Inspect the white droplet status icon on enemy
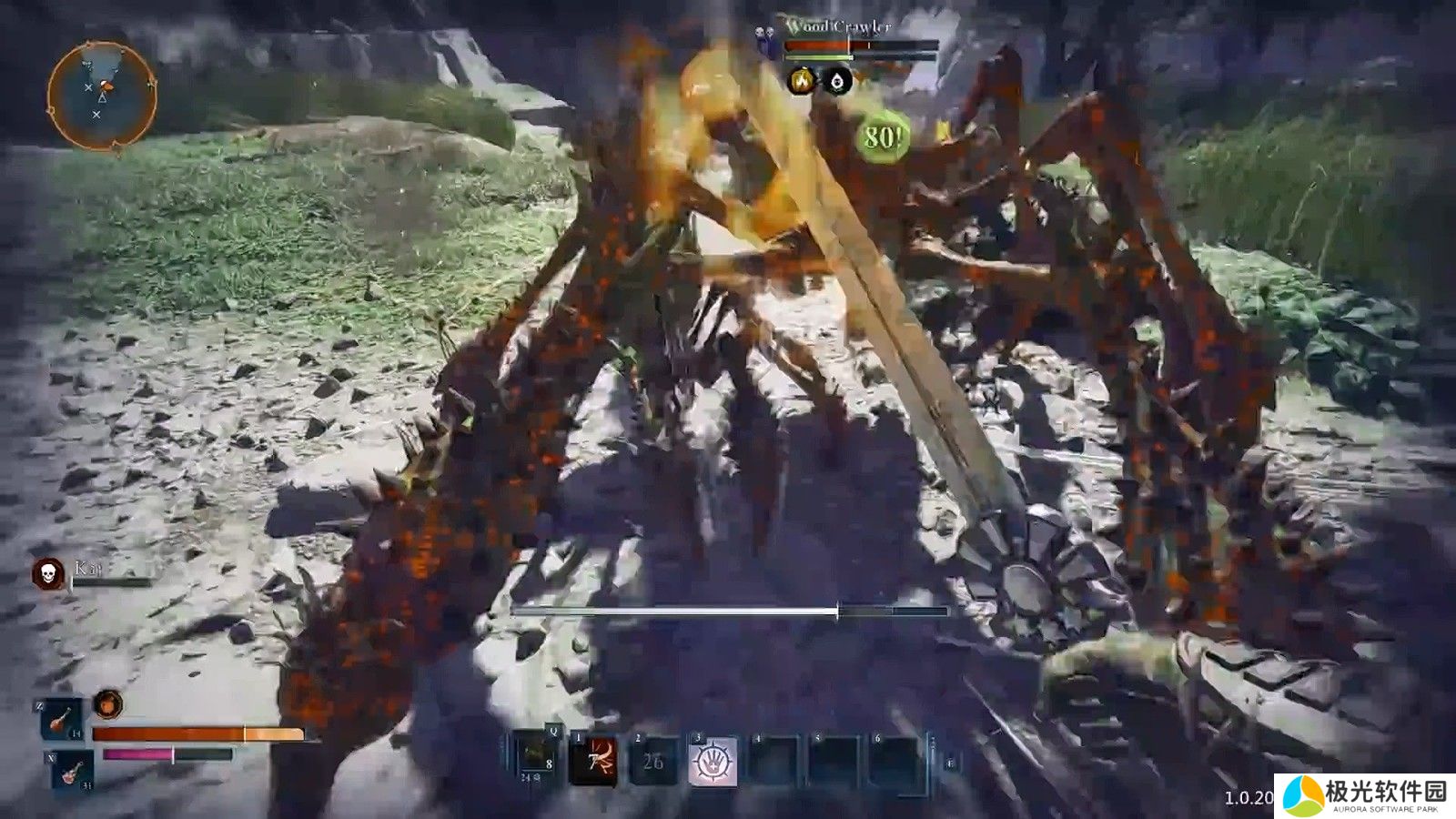 coord(838,82)
